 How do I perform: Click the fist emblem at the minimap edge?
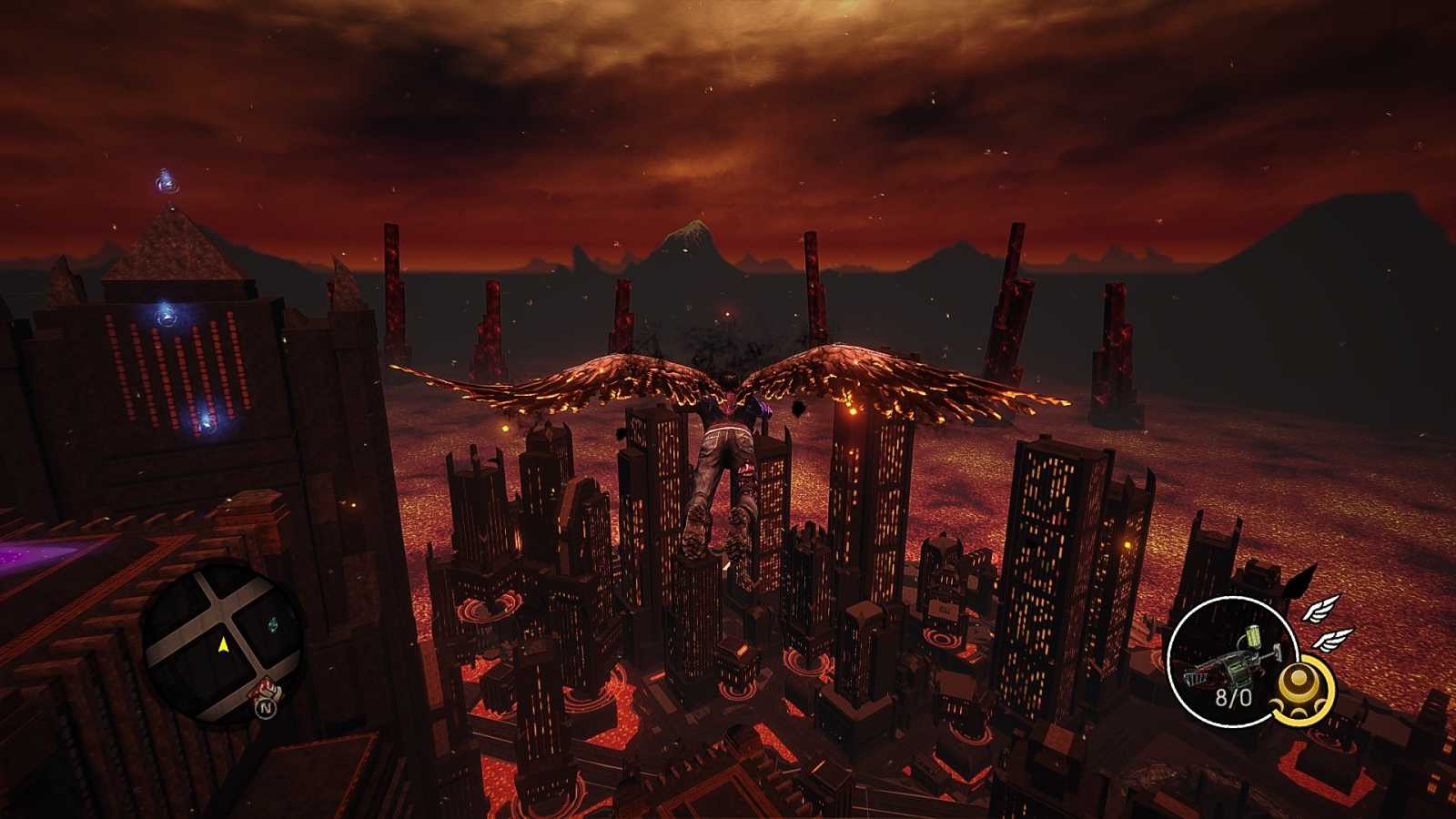(267, 690)
